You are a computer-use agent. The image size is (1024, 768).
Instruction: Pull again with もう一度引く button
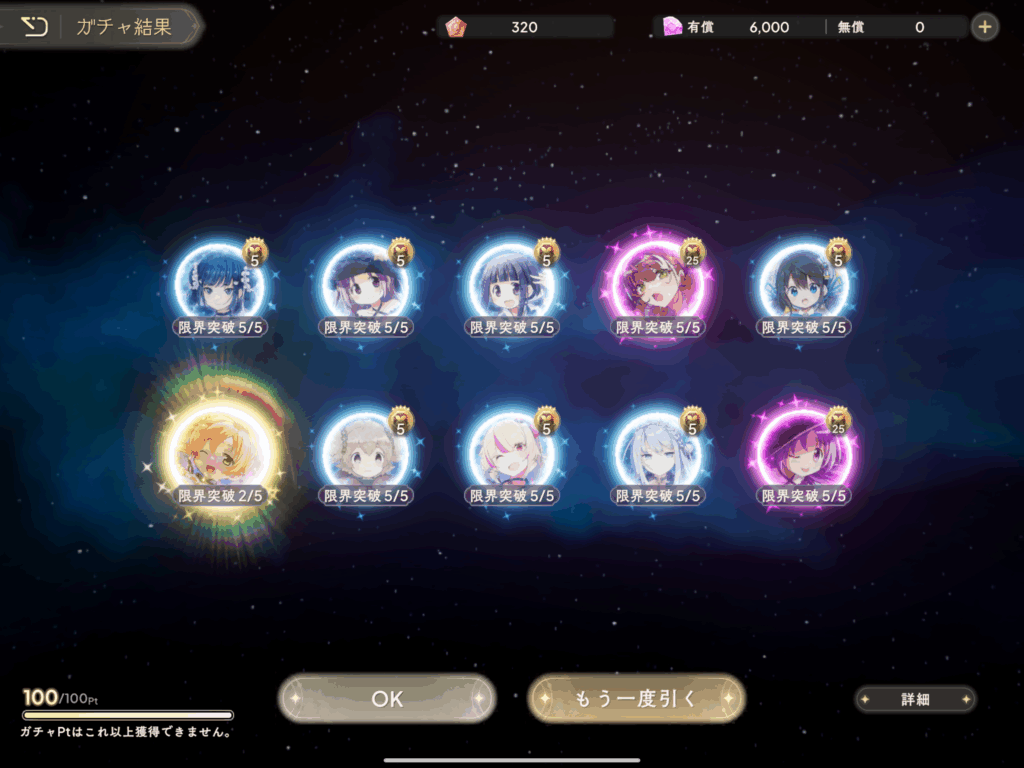point(636,698)
